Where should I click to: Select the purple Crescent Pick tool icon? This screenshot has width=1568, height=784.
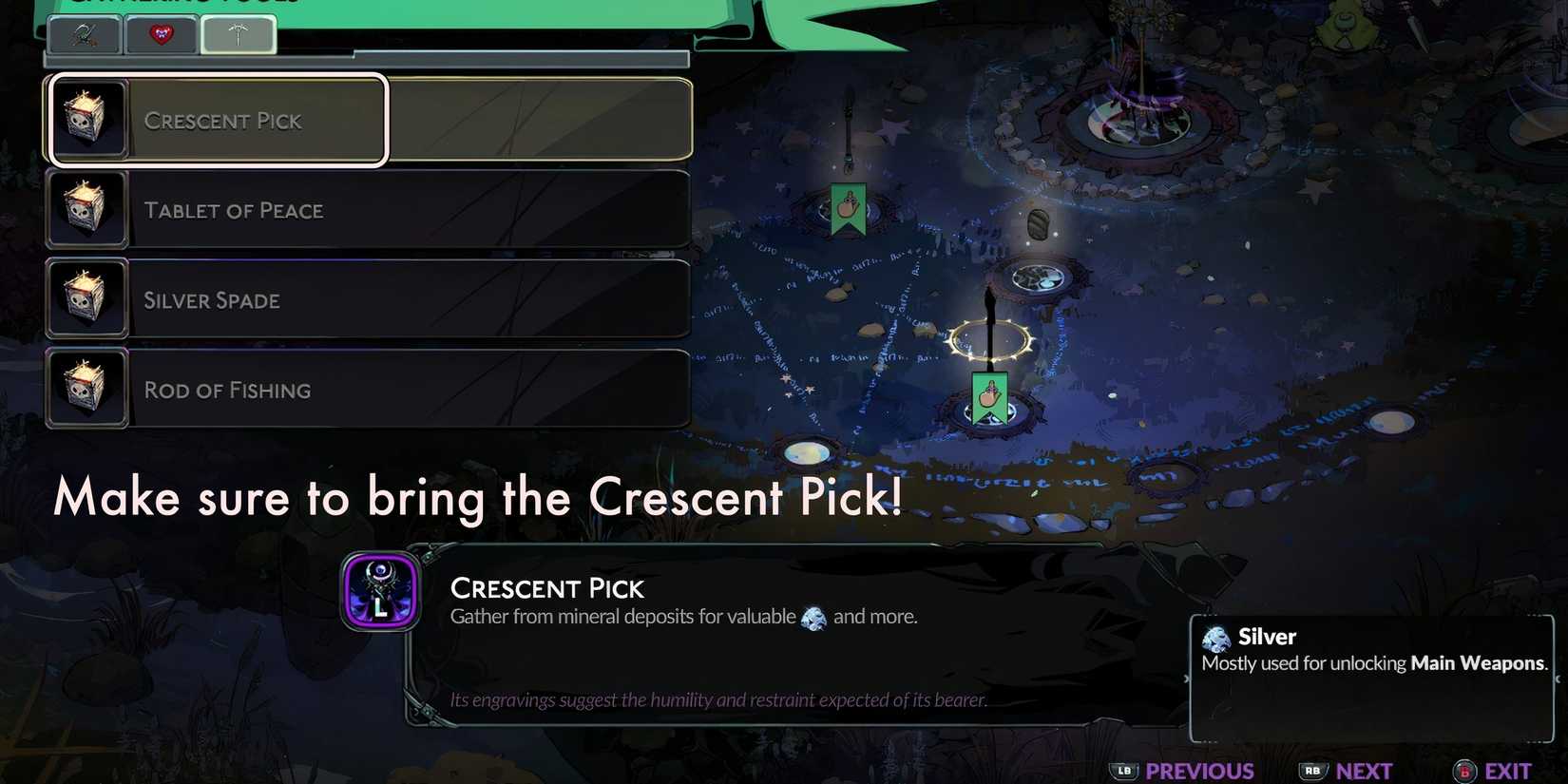click(x=380, y=592)
